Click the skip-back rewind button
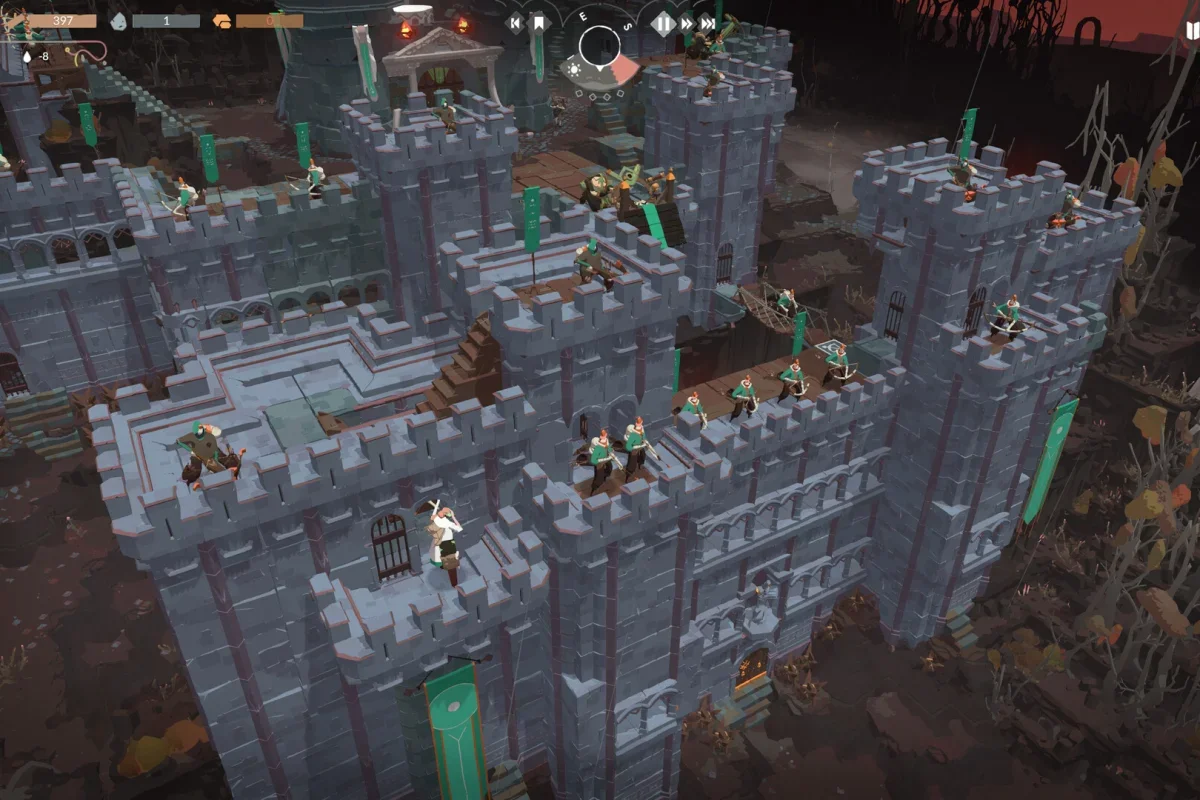This screenshot has height=800, width=1200. [x=516, y=22]
